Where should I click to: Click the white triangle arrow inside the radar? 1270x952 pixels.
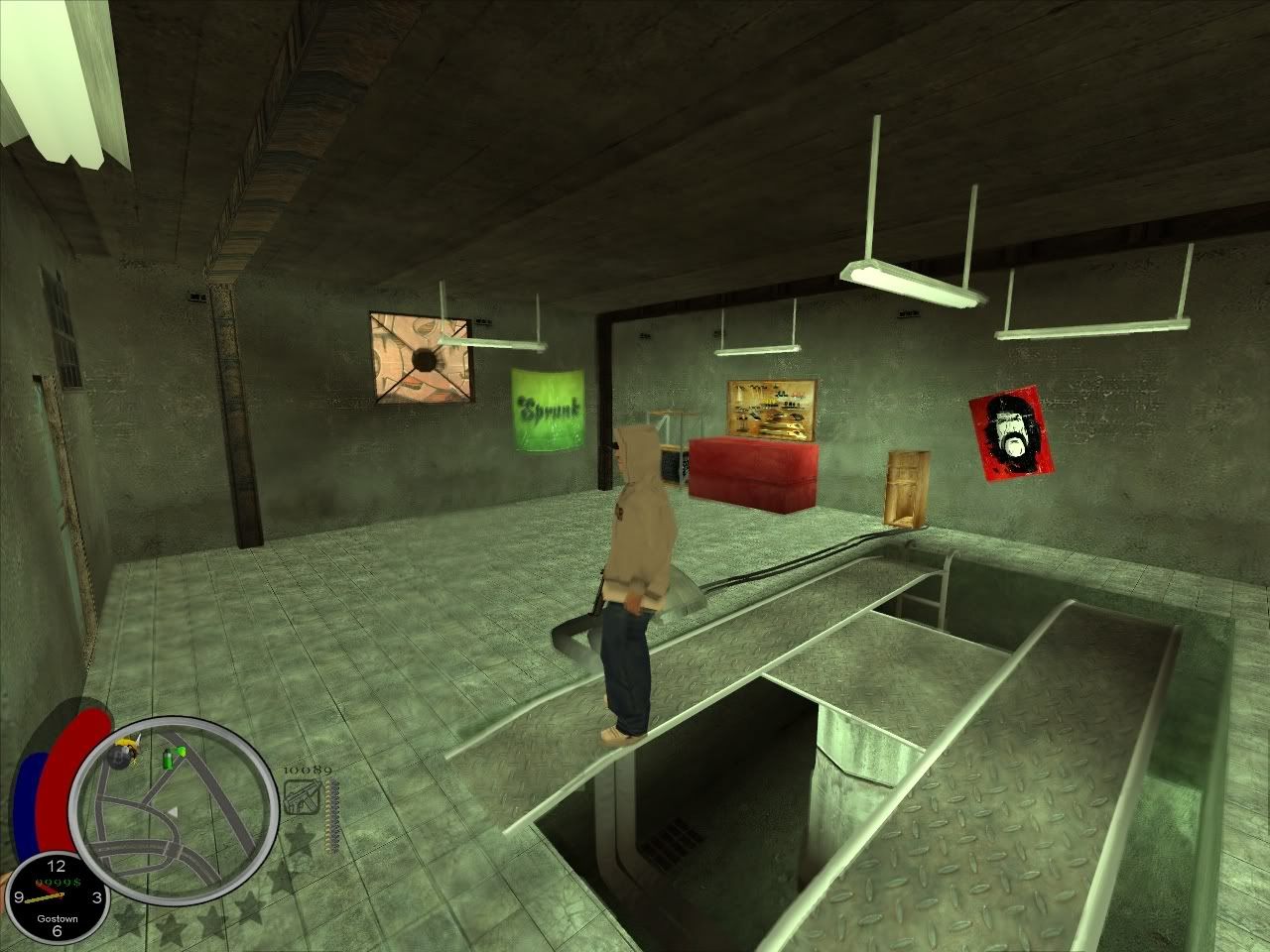[175, 811]
